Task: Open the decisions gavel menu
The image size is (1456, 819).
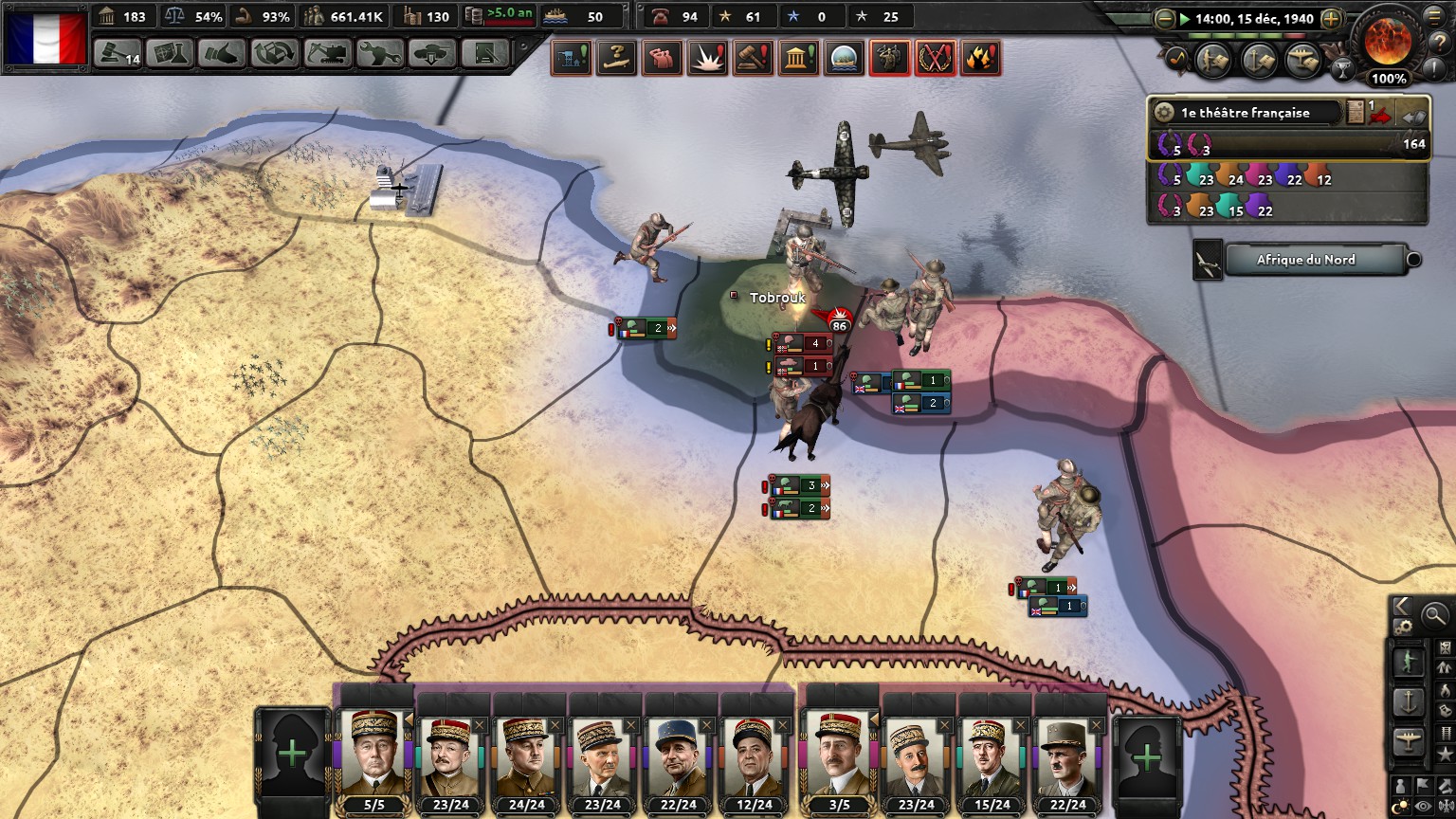Action: (118, 53)
